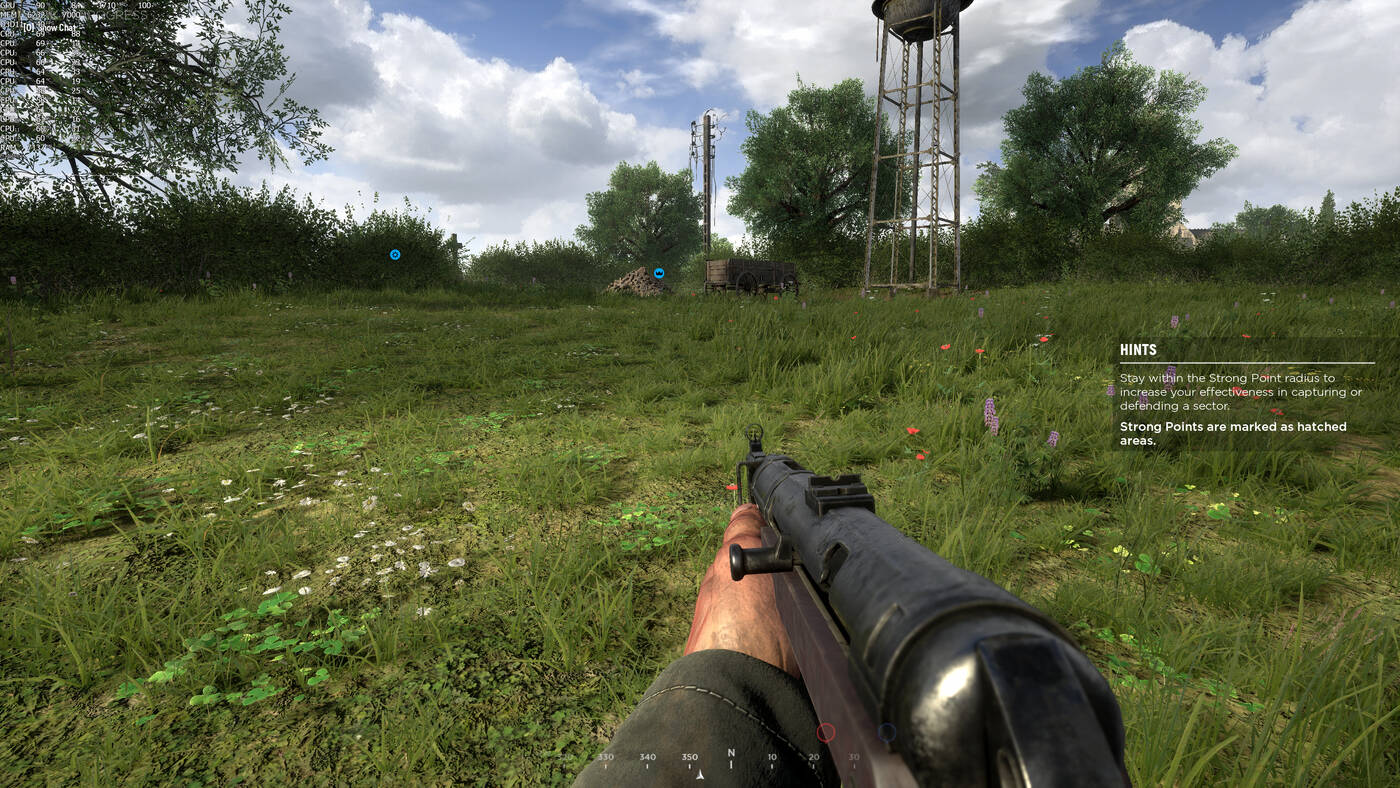The image size is (1400, 788).
Task: Click the N heading on the compass
Action: [x=731, y=753]
